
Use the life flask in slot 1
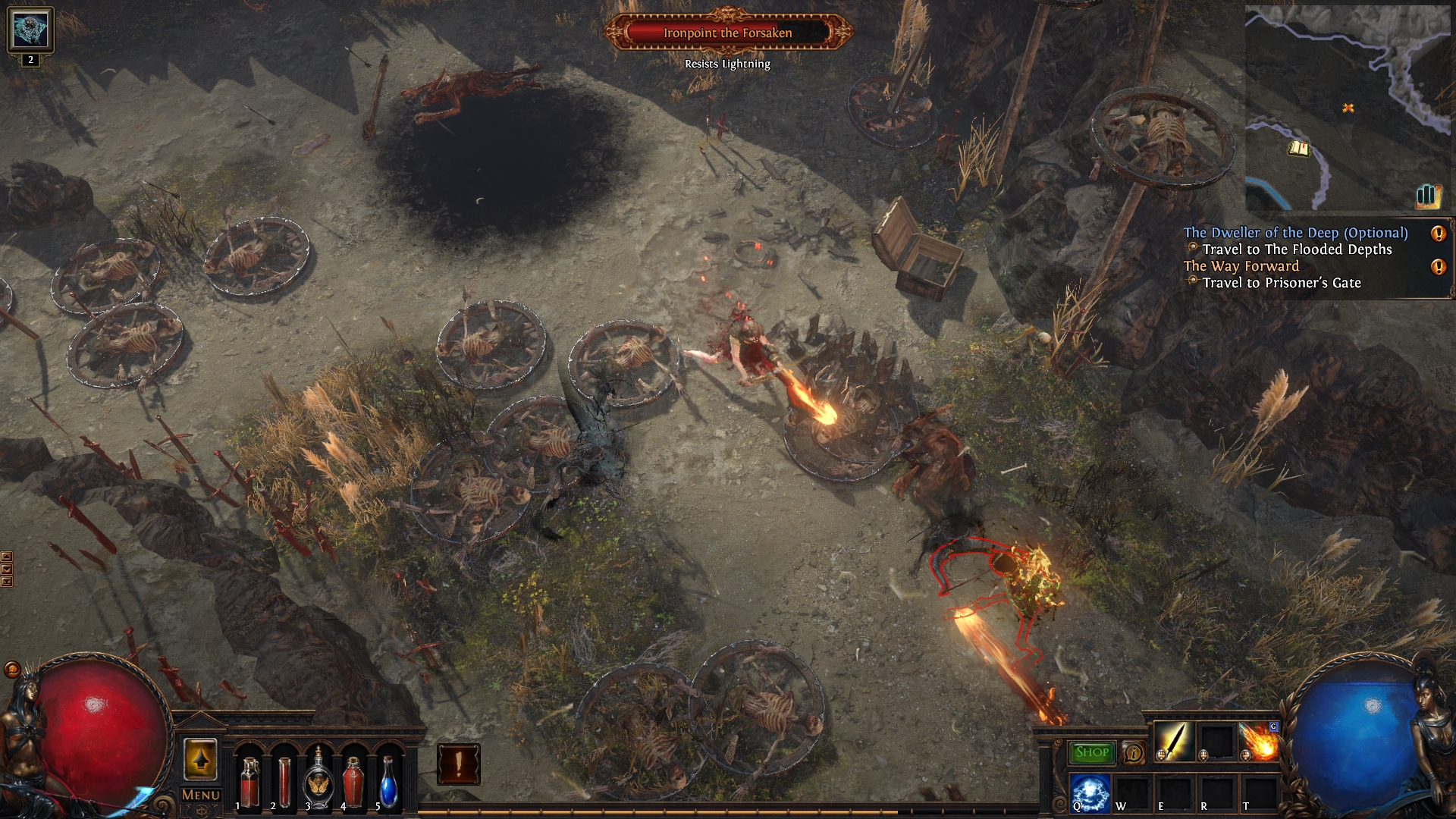click(249, 781)
